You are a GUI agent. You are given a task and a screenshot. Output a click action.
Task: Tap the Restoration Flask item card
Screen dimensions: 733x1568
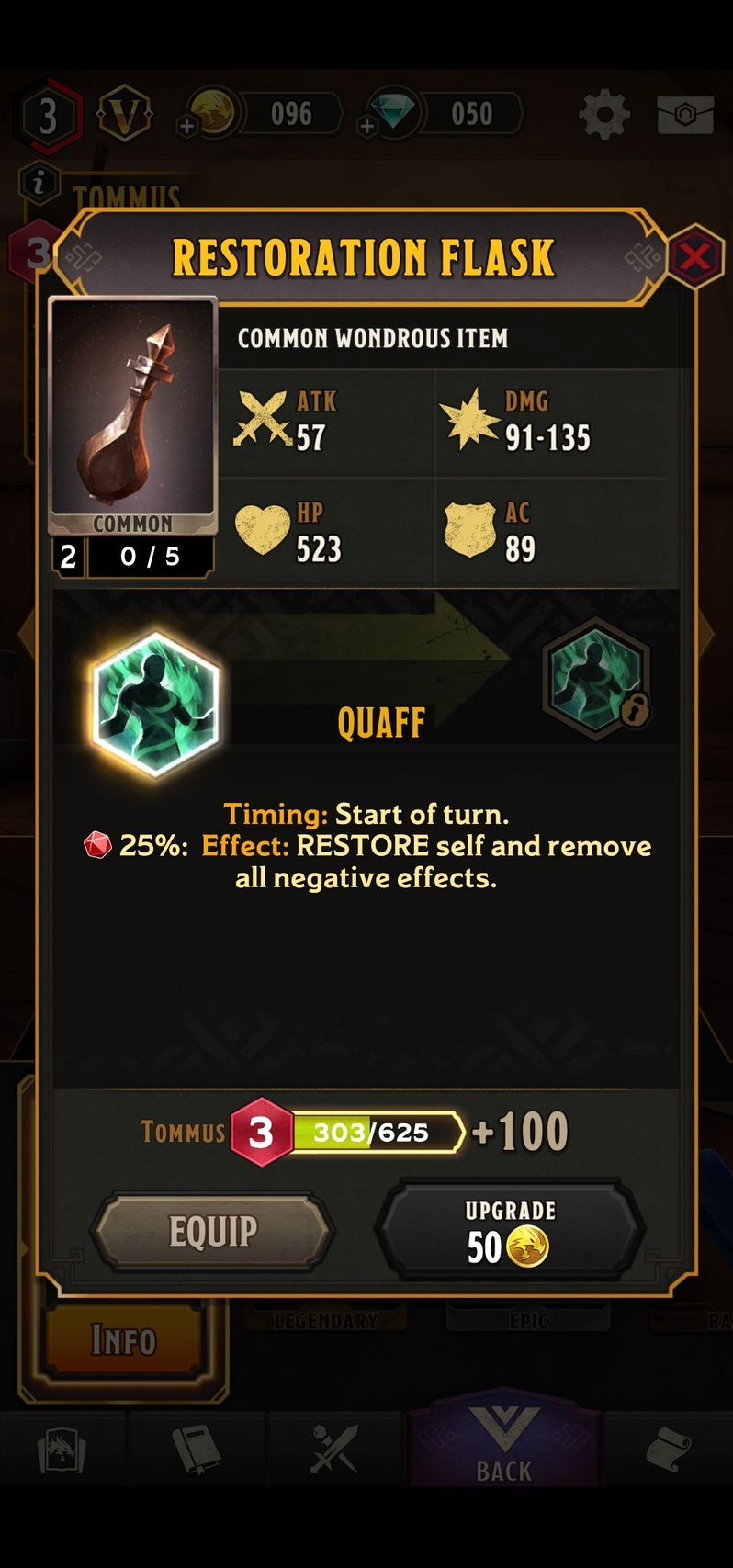(132, 418)
